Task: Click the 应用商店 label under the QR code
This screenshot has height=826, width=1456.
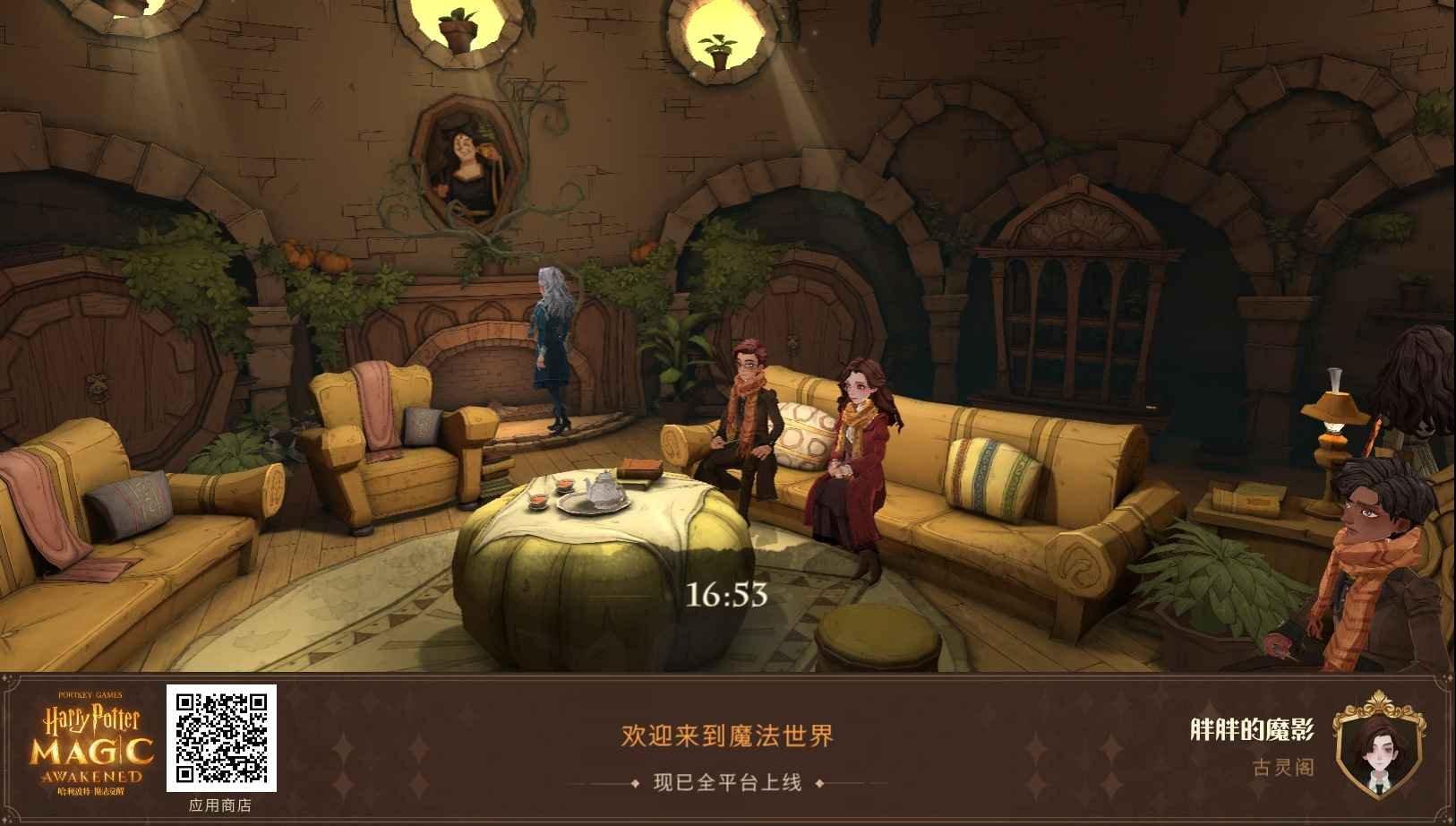Action: 218,805
